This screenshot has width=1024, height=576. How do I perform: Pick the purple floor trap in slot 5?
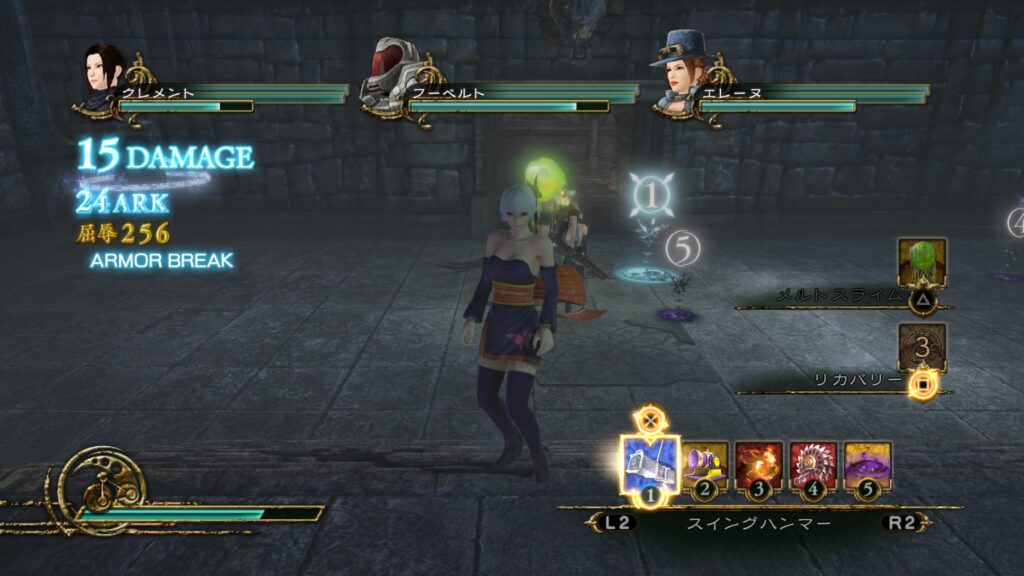click(x=867, y=467)
